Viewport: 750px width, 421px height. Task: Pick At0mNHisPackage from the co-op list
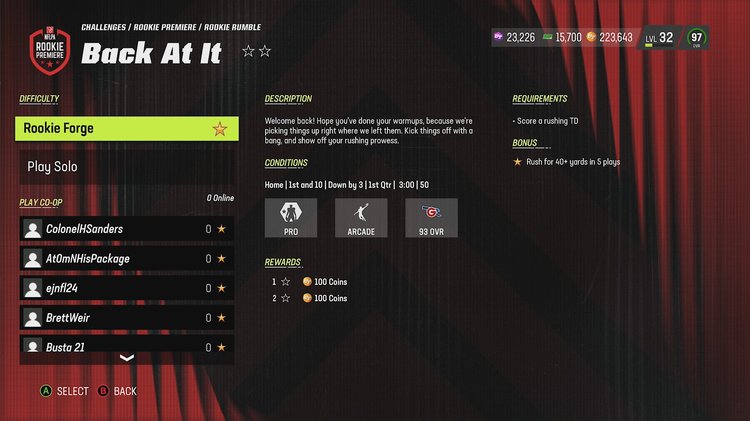pos(126,259)
